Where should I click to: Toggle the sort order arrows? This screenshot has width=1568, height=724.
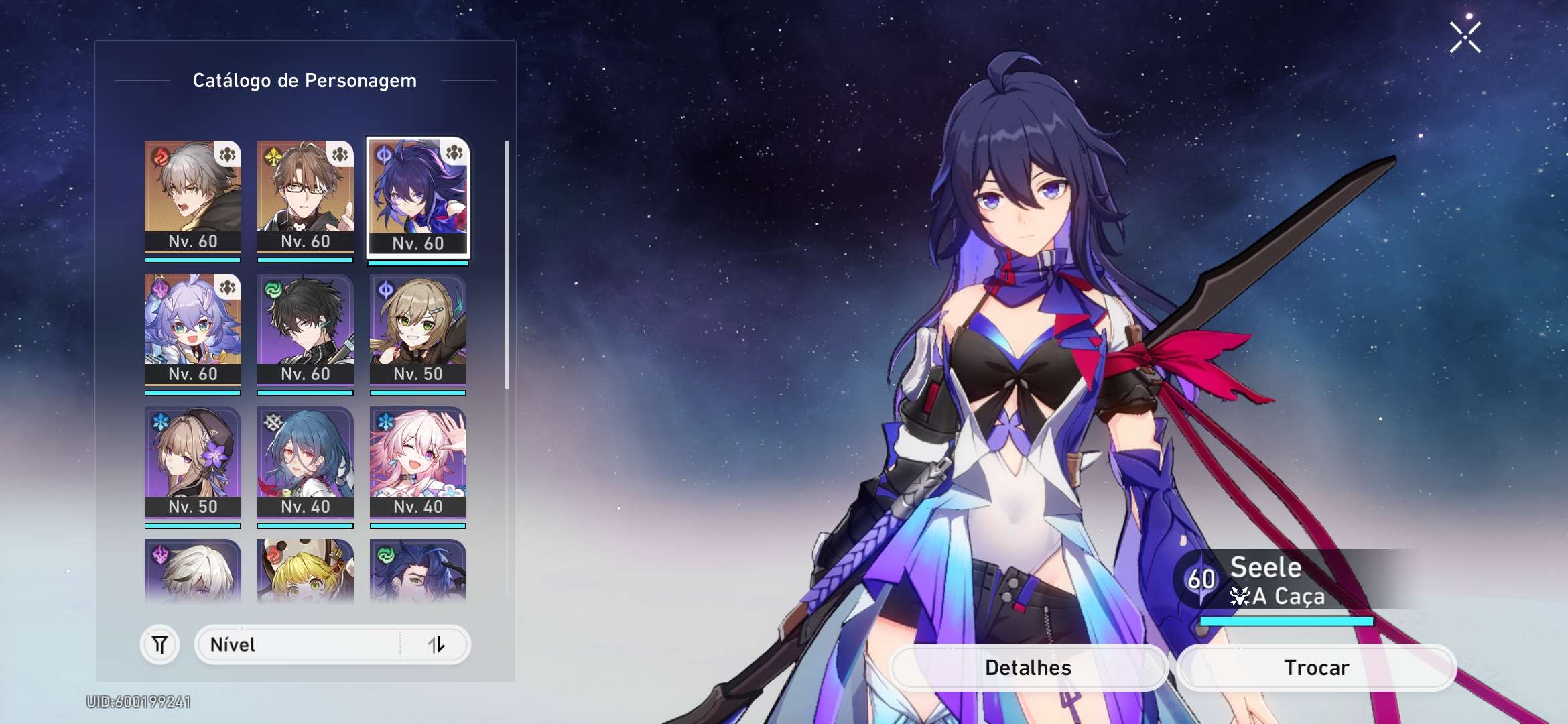pos(436,645)
